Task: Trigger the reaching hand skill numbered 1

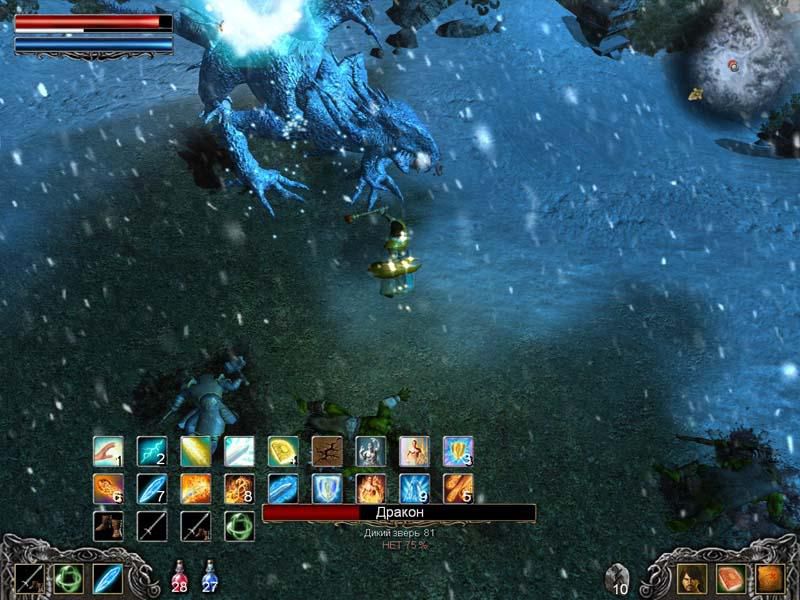Action: pyautogui.click(x=108, y=451)
